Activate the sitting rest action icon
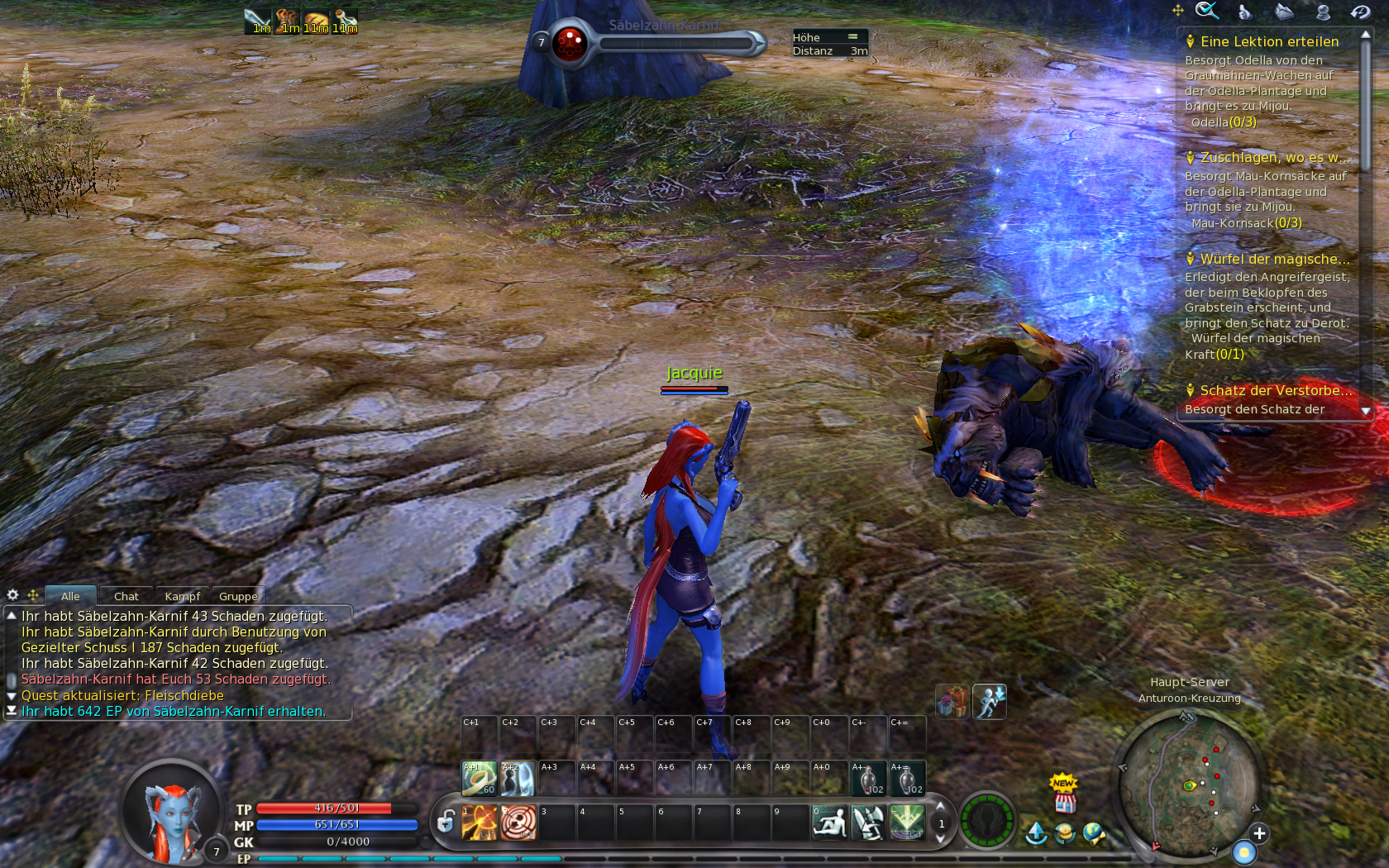 coord(829,823)
